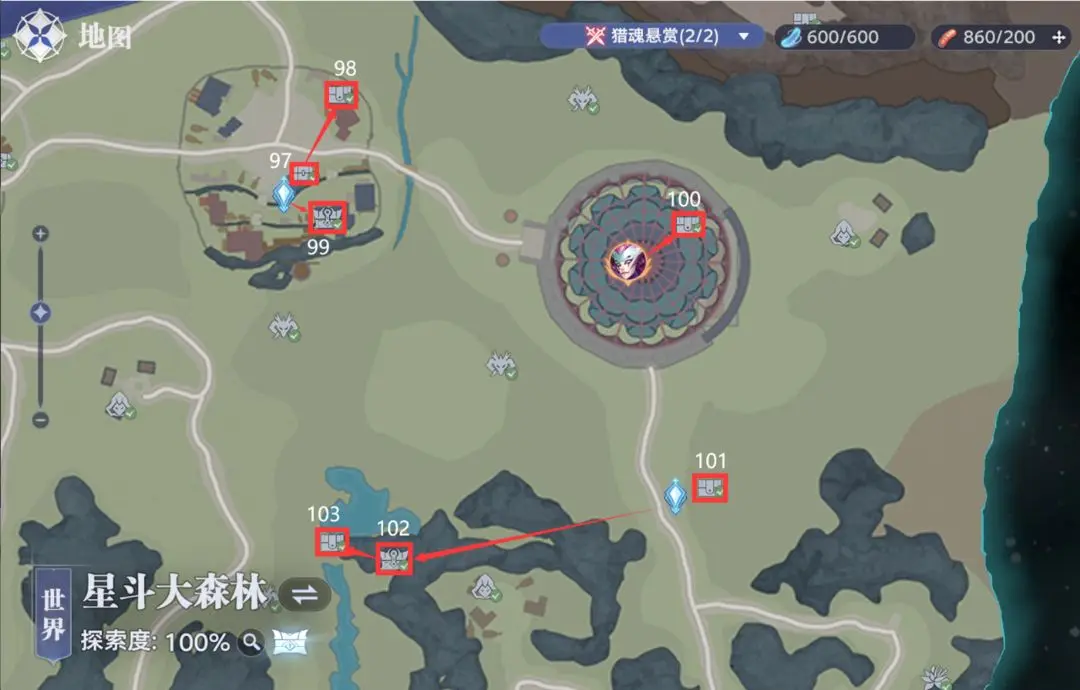Open the 猎魂悬赏 bounty dropdown
The height and width of the screenshot is (690, 1080).
coord(743,37)
